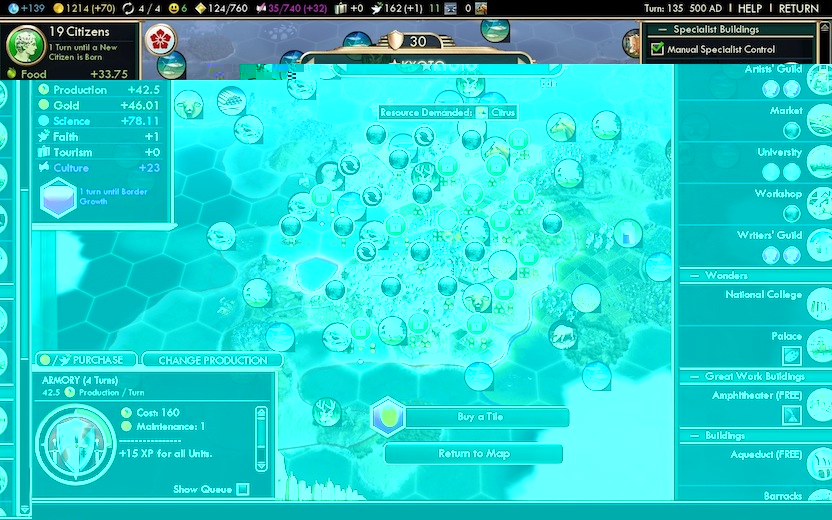Open the Amphitheater great work slot
This screenshot has height=520, width=832.
click(791, 414)
